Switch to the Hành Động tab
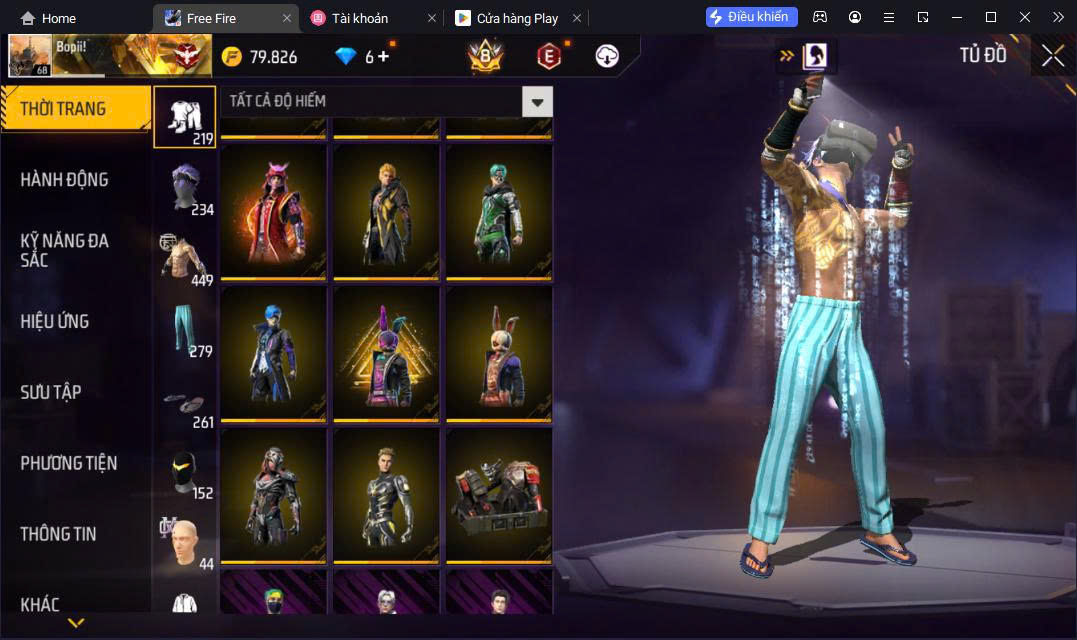Viewport: 1077px width, 640px height. (64, 180)
